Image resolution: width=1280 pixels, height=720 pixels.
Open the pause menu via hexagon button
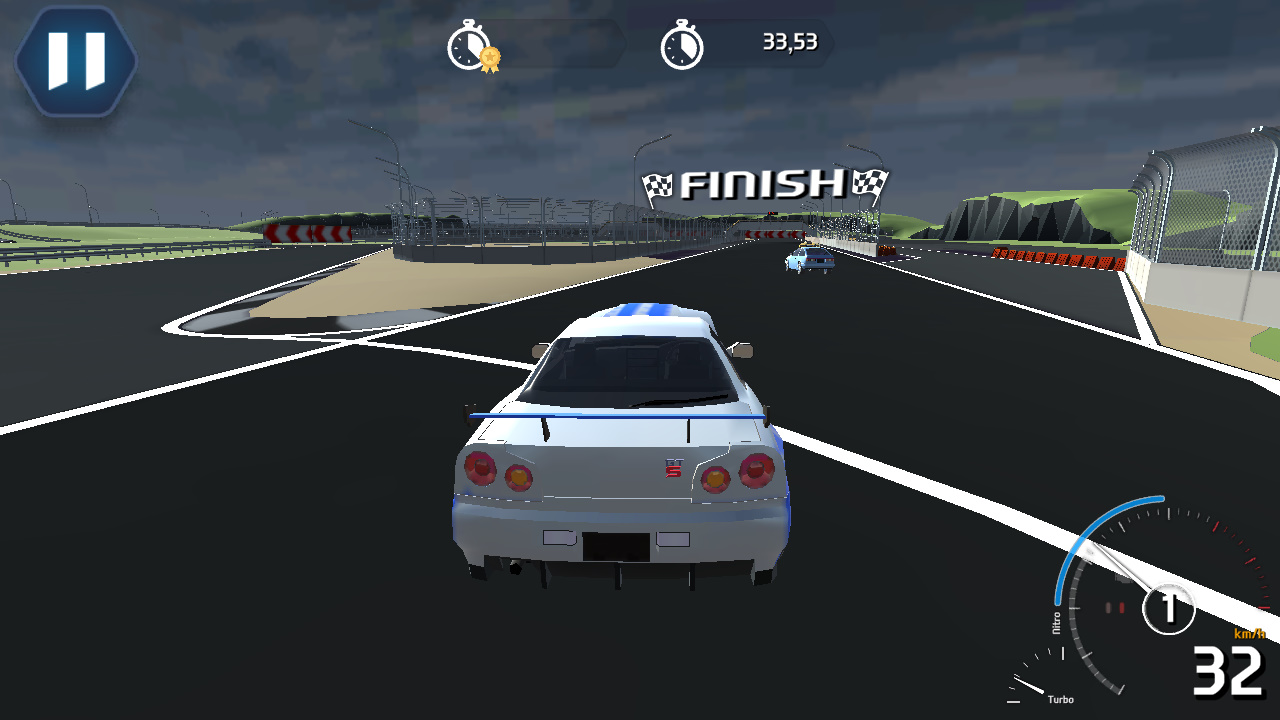(x=75, y=60)
